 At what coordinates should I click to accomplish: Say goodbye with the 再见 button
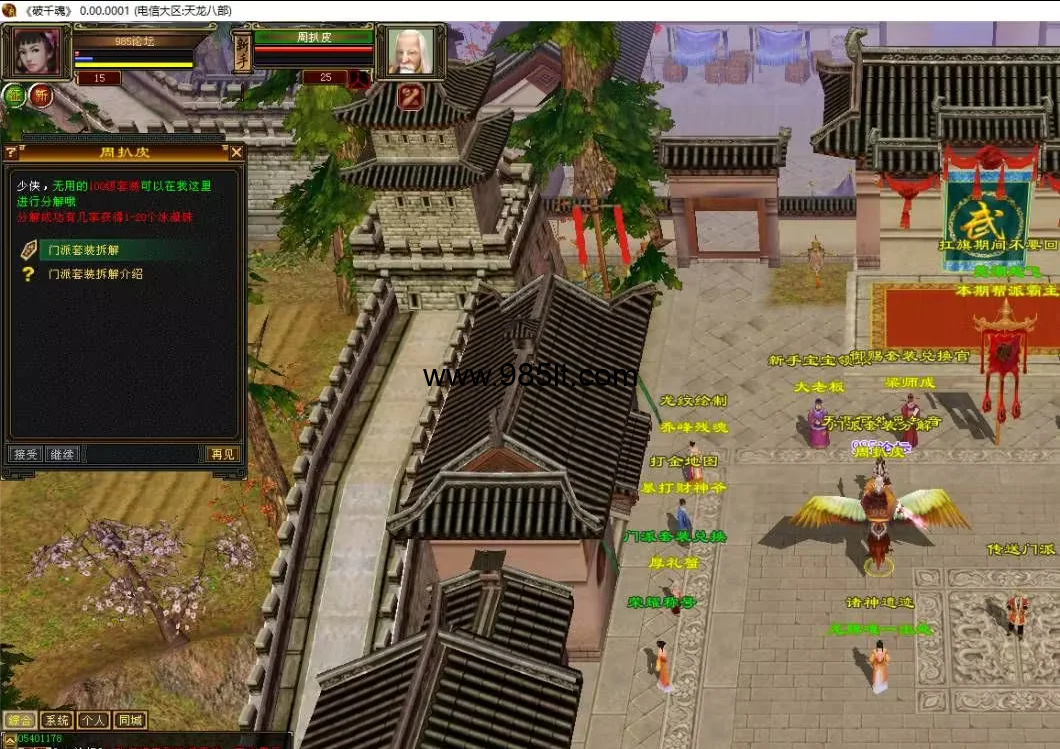222,454
